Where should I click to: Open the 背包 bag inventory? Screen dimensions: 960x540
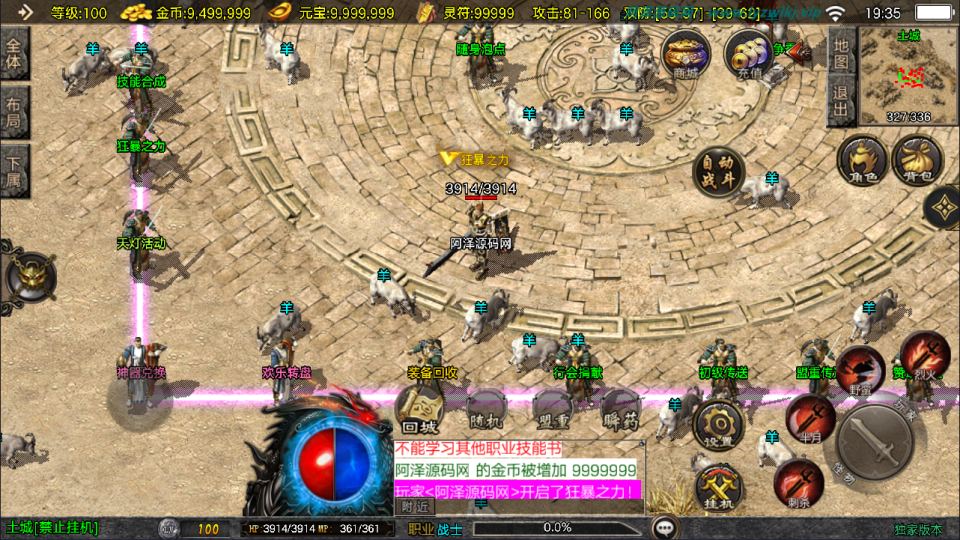coord(912,160)
